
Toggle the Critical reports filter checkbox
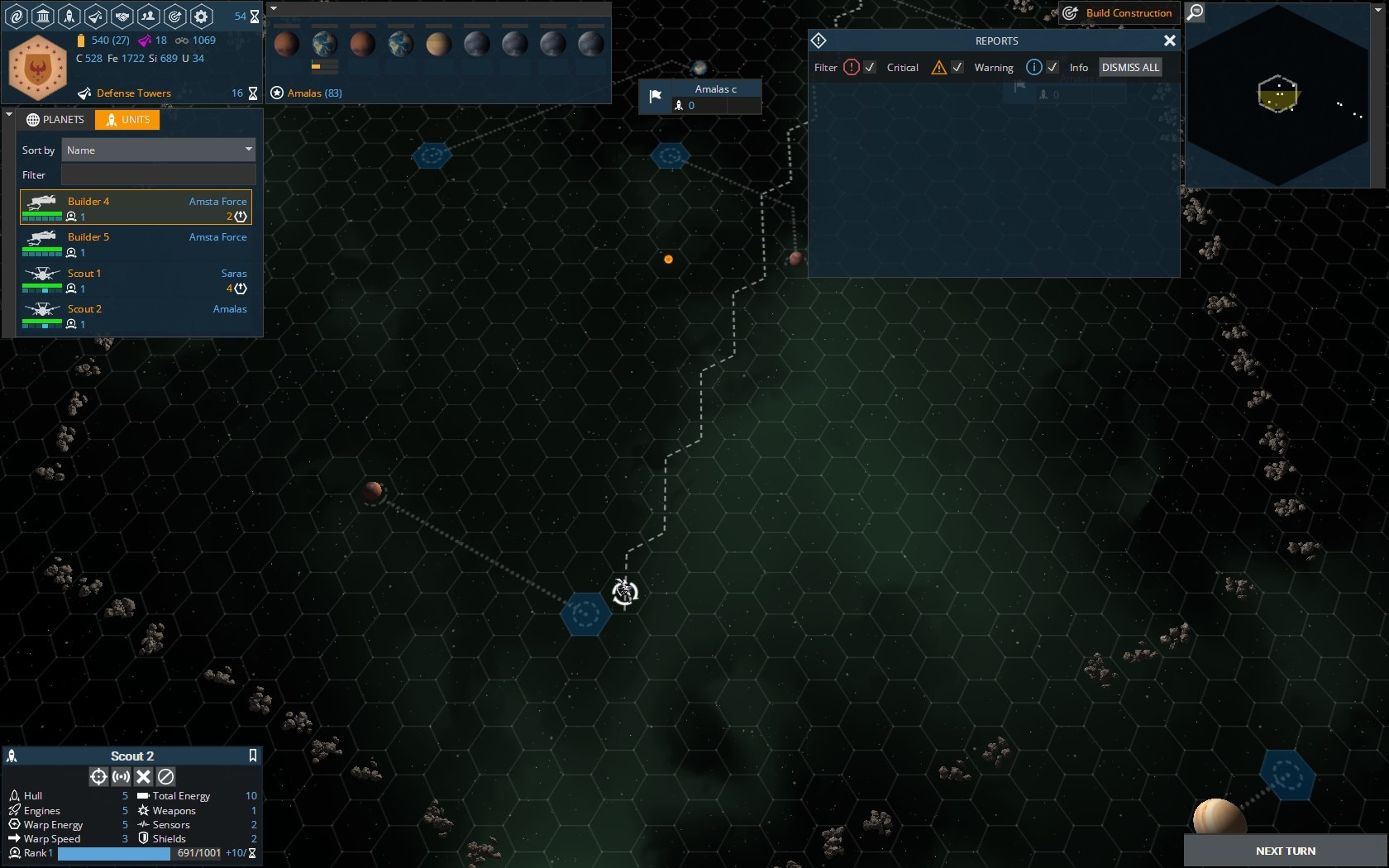click(x=870, y=68)
